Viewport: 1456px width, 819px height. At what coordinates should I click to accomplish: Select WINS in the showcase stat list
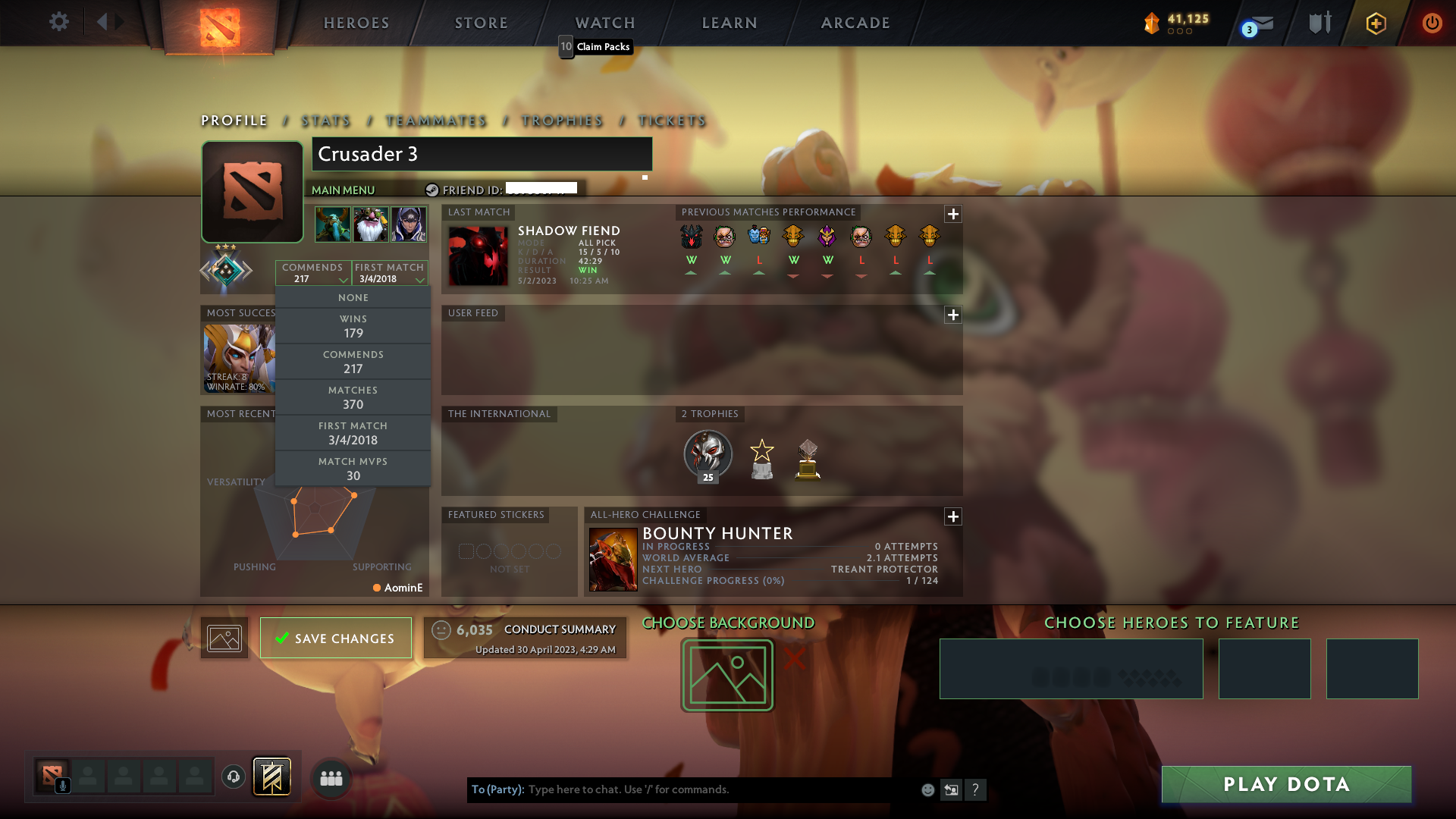[353, 326]
